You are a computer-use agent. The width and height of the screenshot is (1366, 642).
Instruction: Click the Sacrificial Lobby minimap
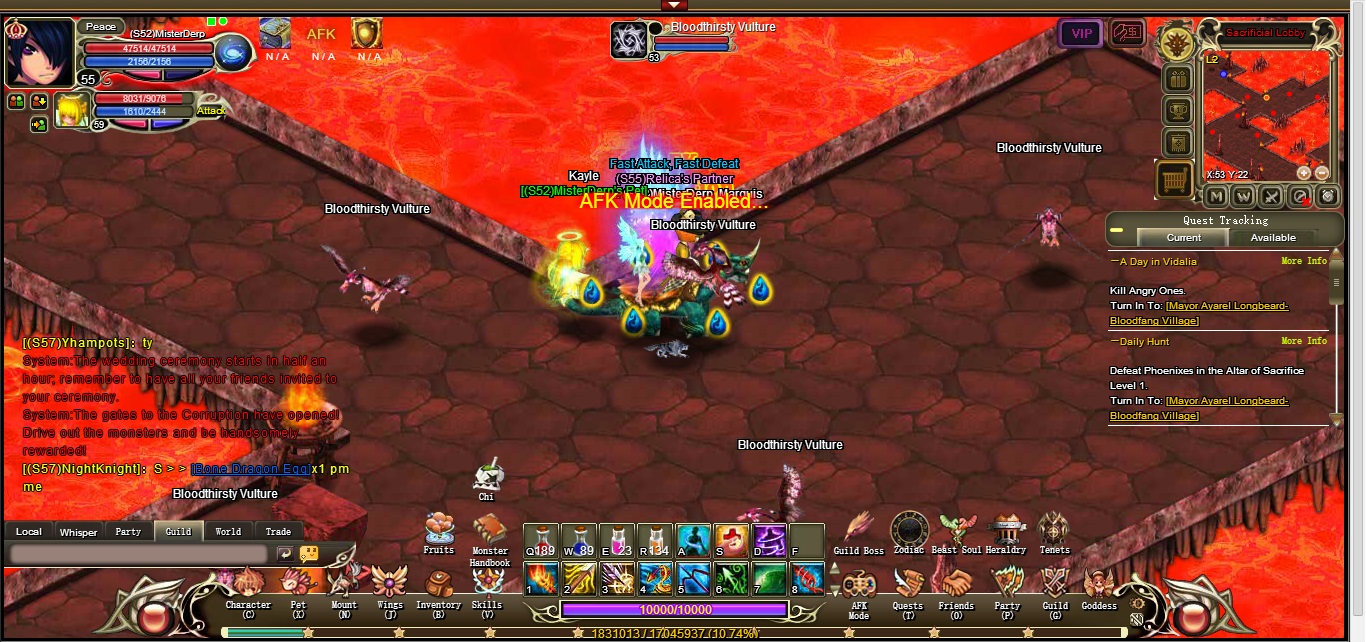click(x=1266, y=114)
